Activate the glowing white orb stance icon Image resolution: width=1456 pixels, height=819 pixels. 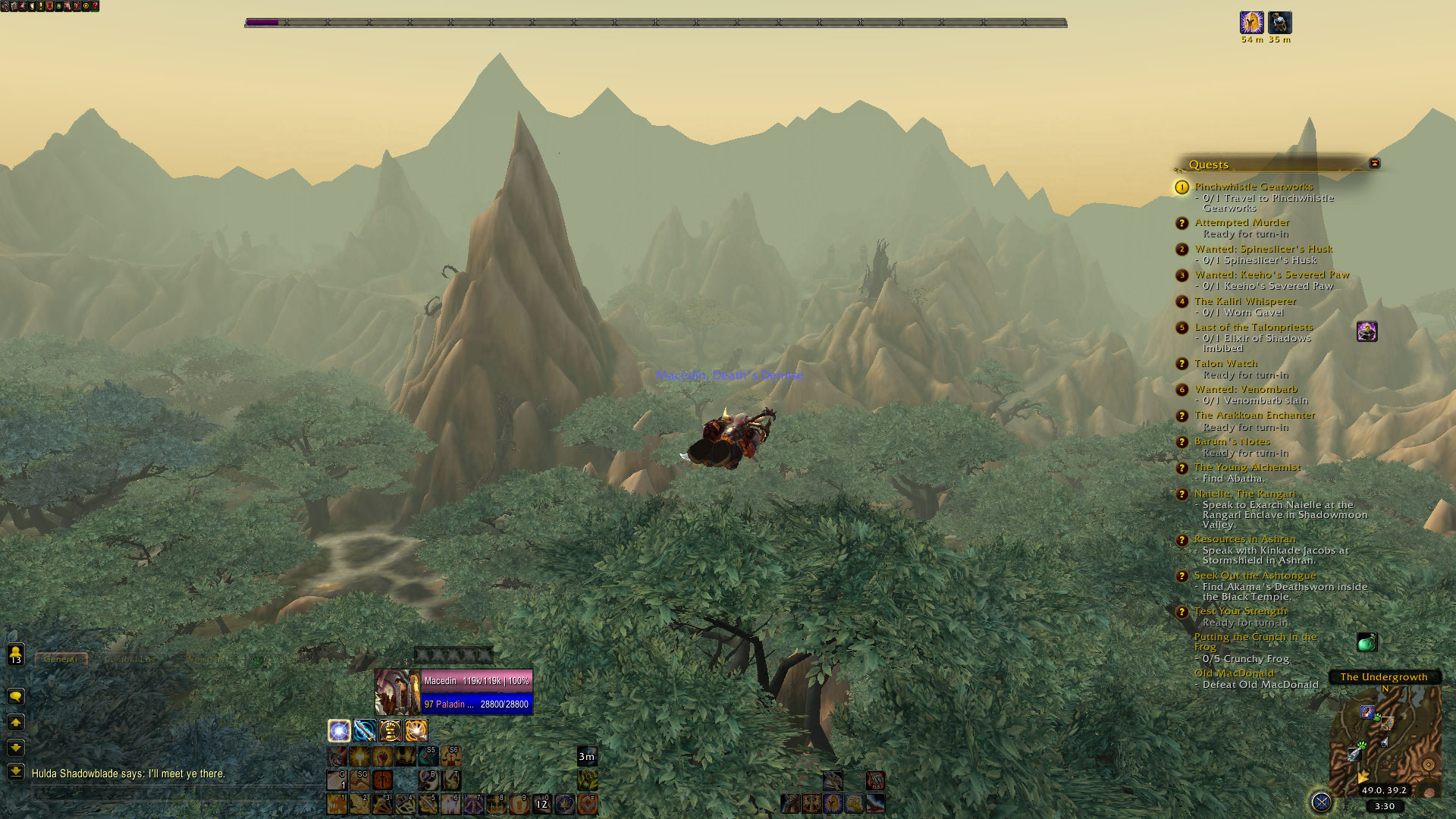(x=339, y=730)
